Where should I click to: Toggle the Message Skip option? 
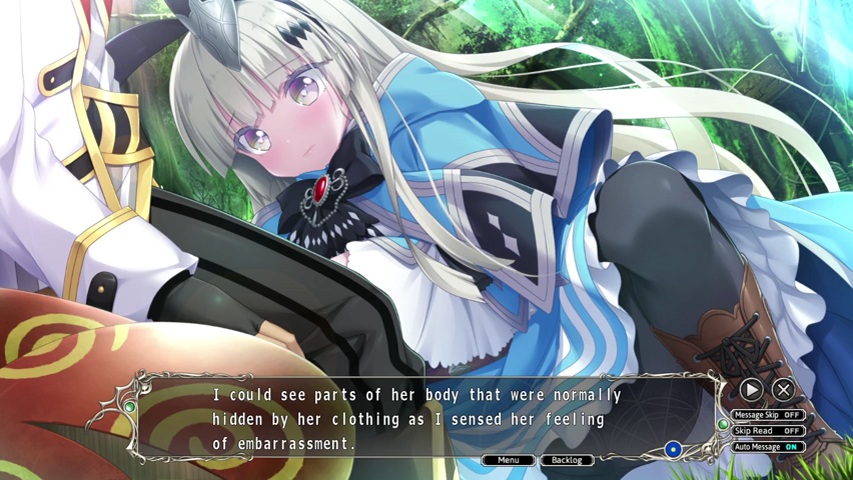tap(768, 414)
